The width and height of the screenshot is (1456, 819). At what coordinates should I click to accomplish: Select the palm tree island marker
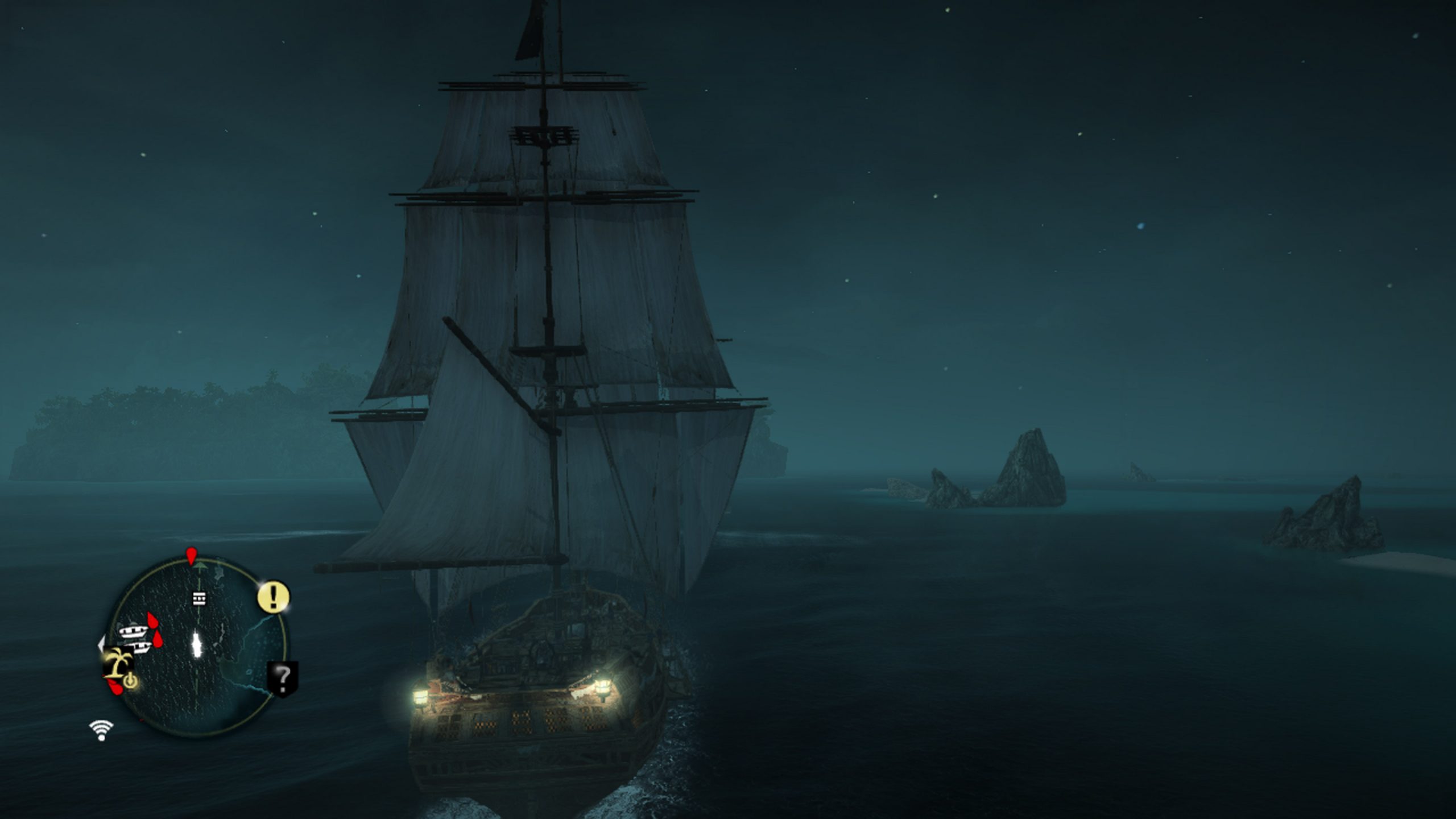pos(119,663)
